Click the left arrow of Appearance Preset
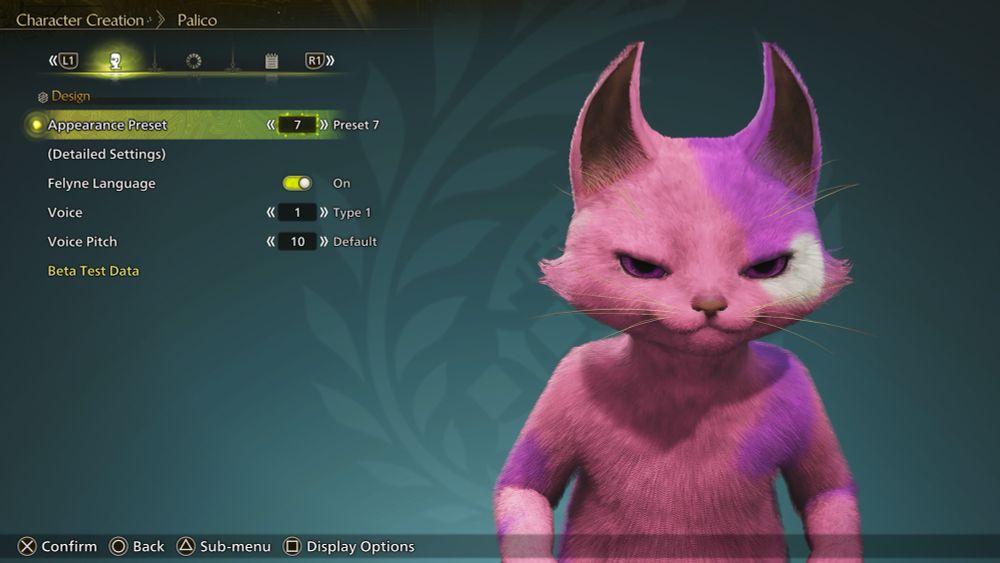The image size is (1000, 563). (271, 125)
